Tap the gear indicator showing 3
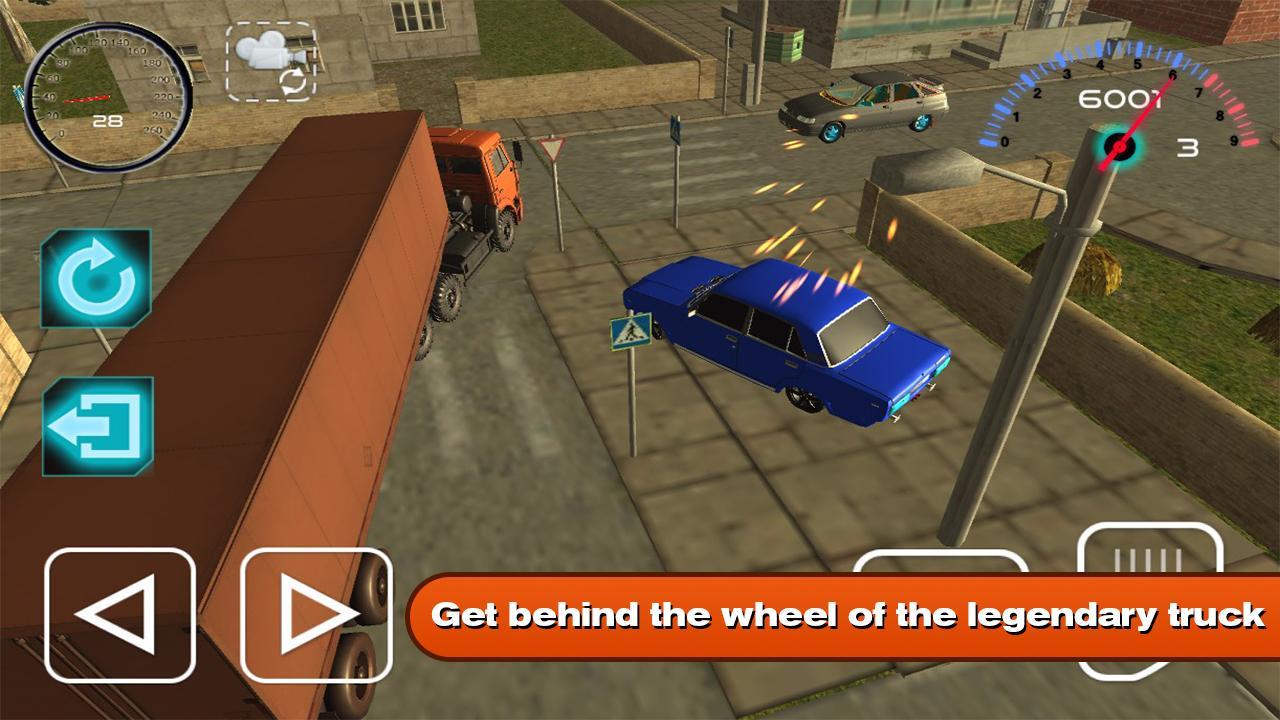The image size is (1280, 720). pyautogui.click(x=1186, y=148)
